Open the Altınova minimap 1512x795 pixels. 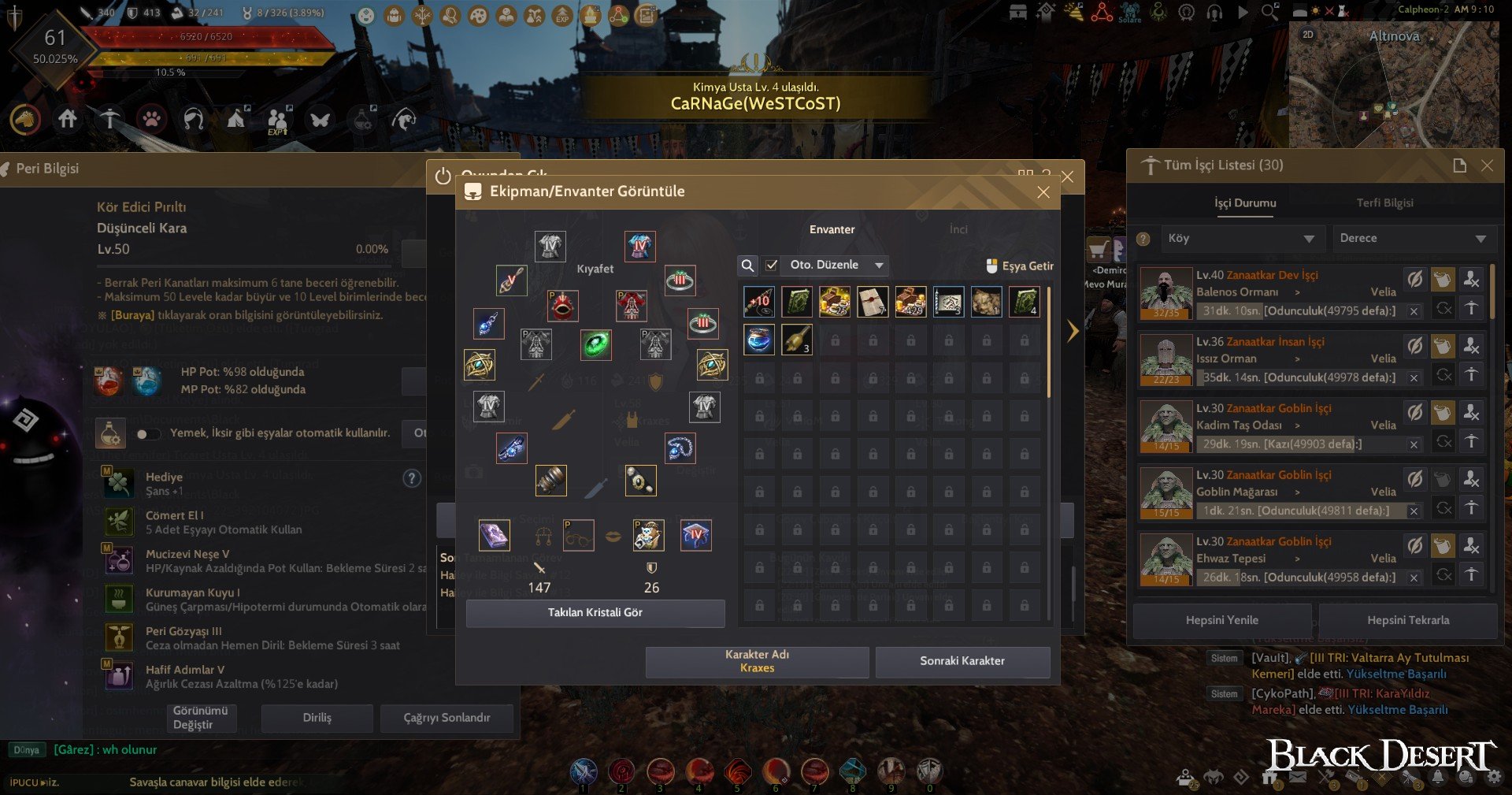[x=1394, y=87]
